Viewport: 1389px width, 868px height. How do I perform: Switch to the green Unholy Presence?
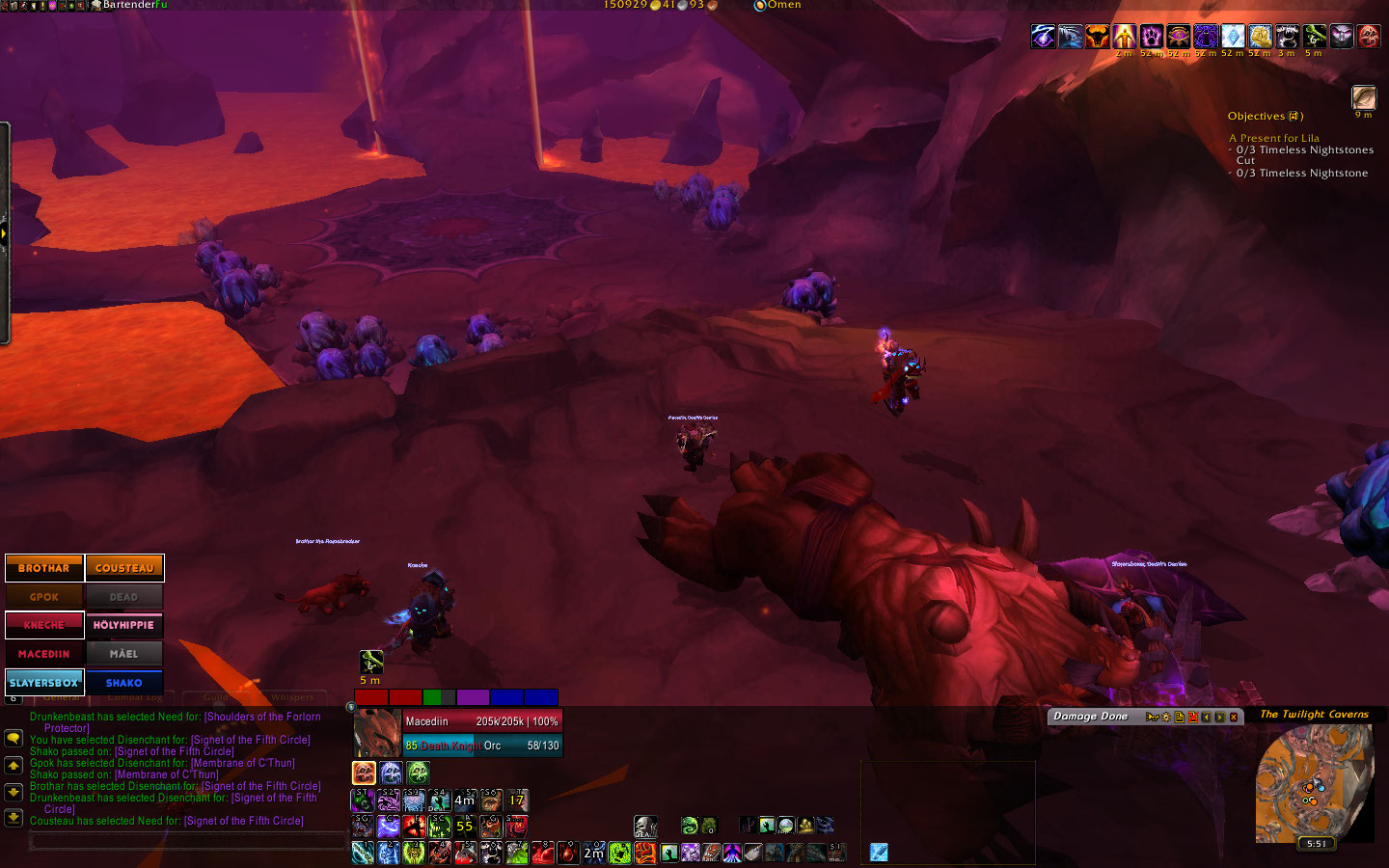(x=418, y=773)
